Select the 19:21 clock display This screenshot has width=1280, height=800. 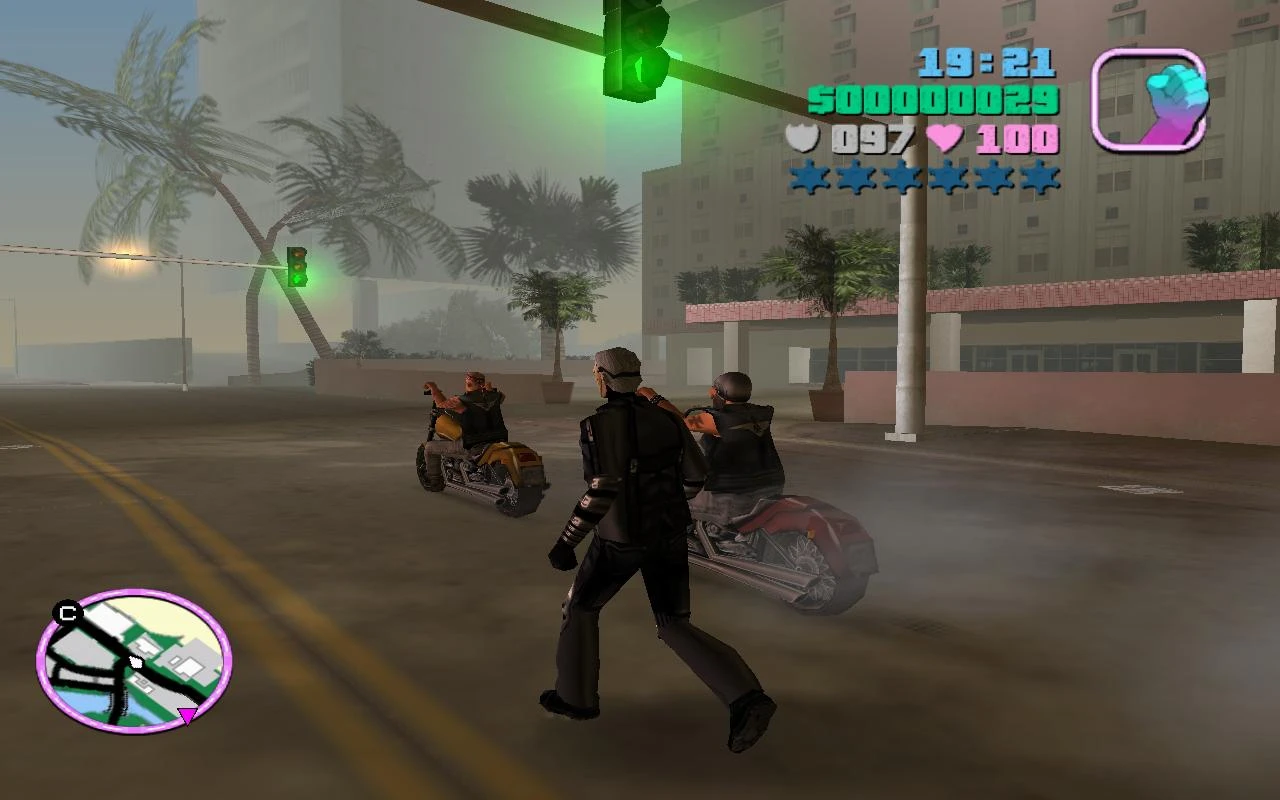click(988, 62)
